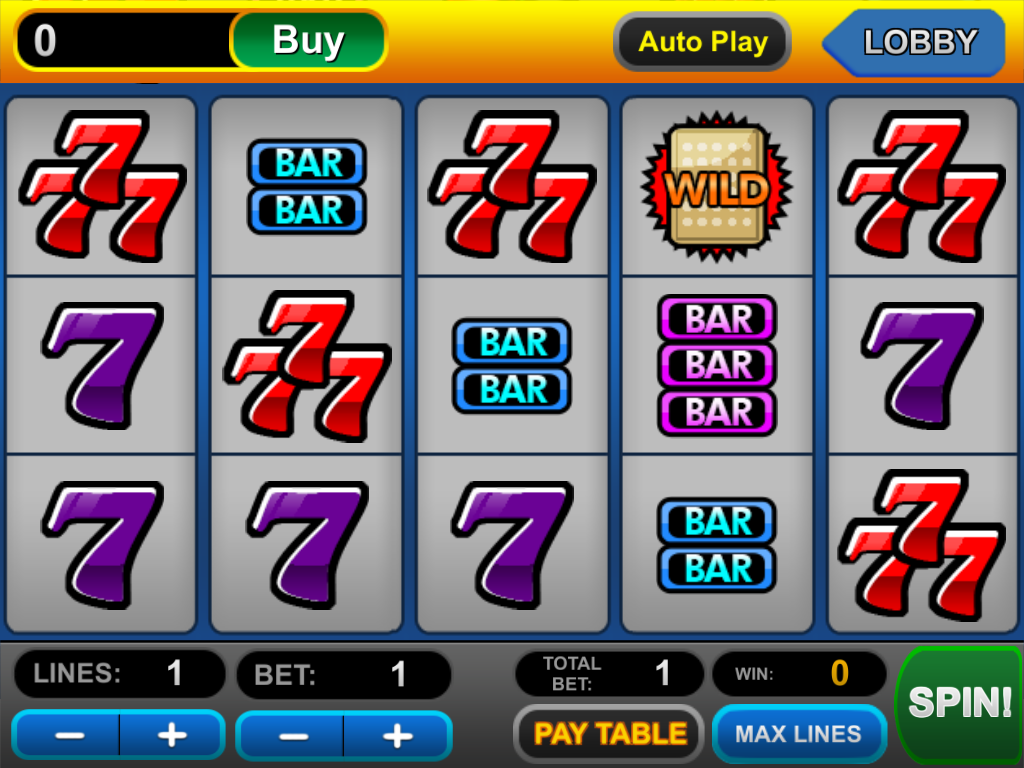This screenshot has height=768, width=1024.
Task: Lower the bet amount
Action: [x=292, y=737]
